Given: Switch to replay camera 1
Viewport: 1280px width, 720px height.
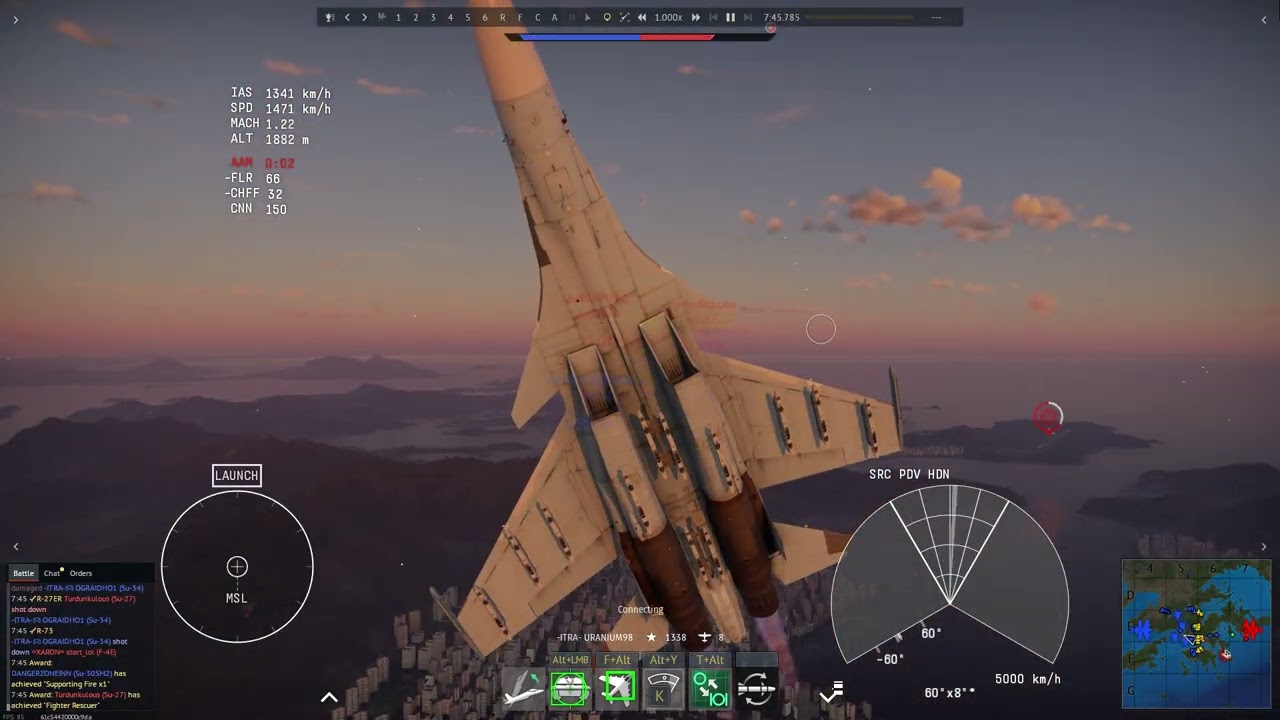Looking at the screenshot, I should point(398,17).
